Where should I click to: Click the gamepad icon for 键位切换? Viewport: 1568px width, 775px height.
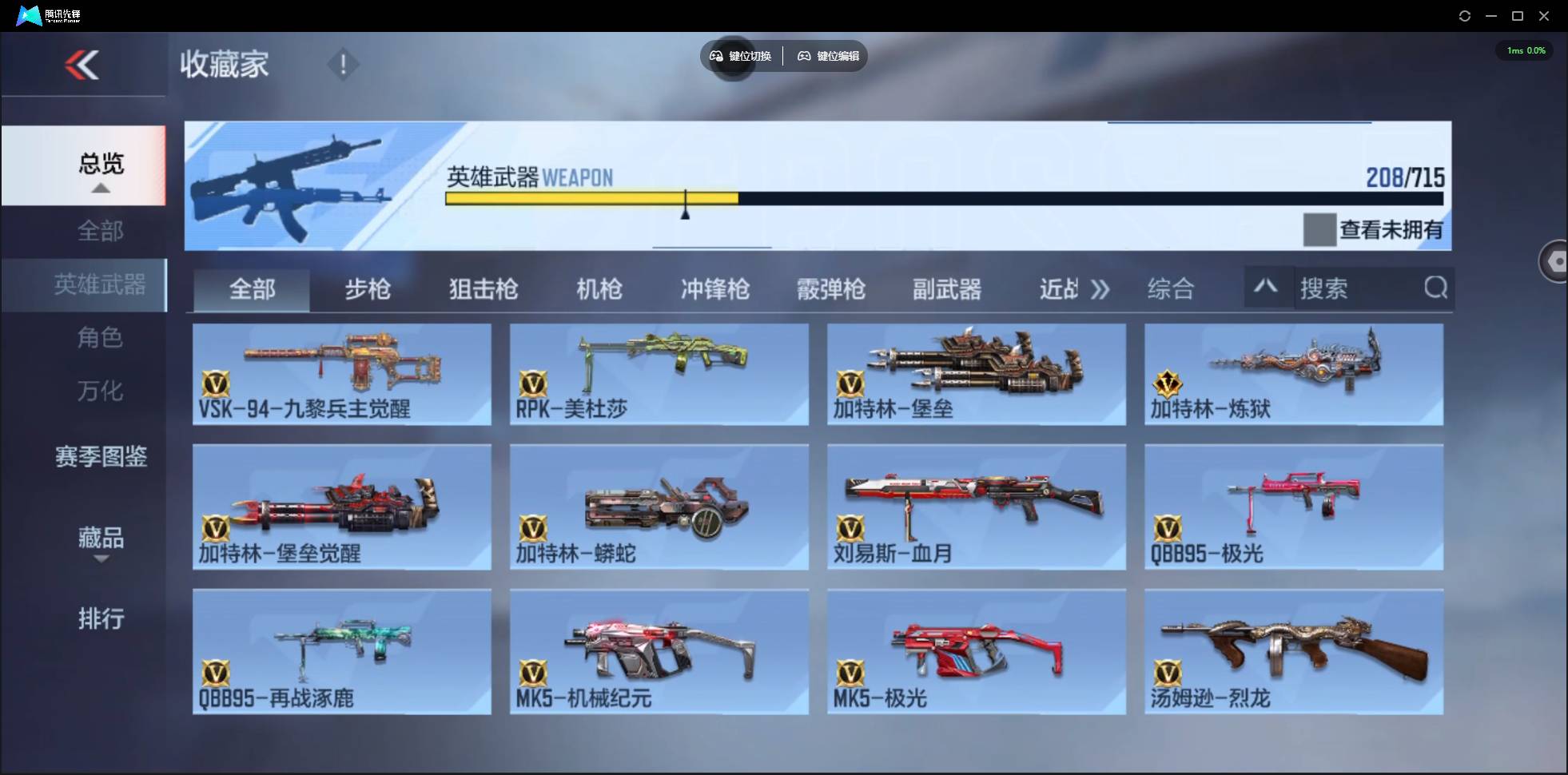point(715,56)
